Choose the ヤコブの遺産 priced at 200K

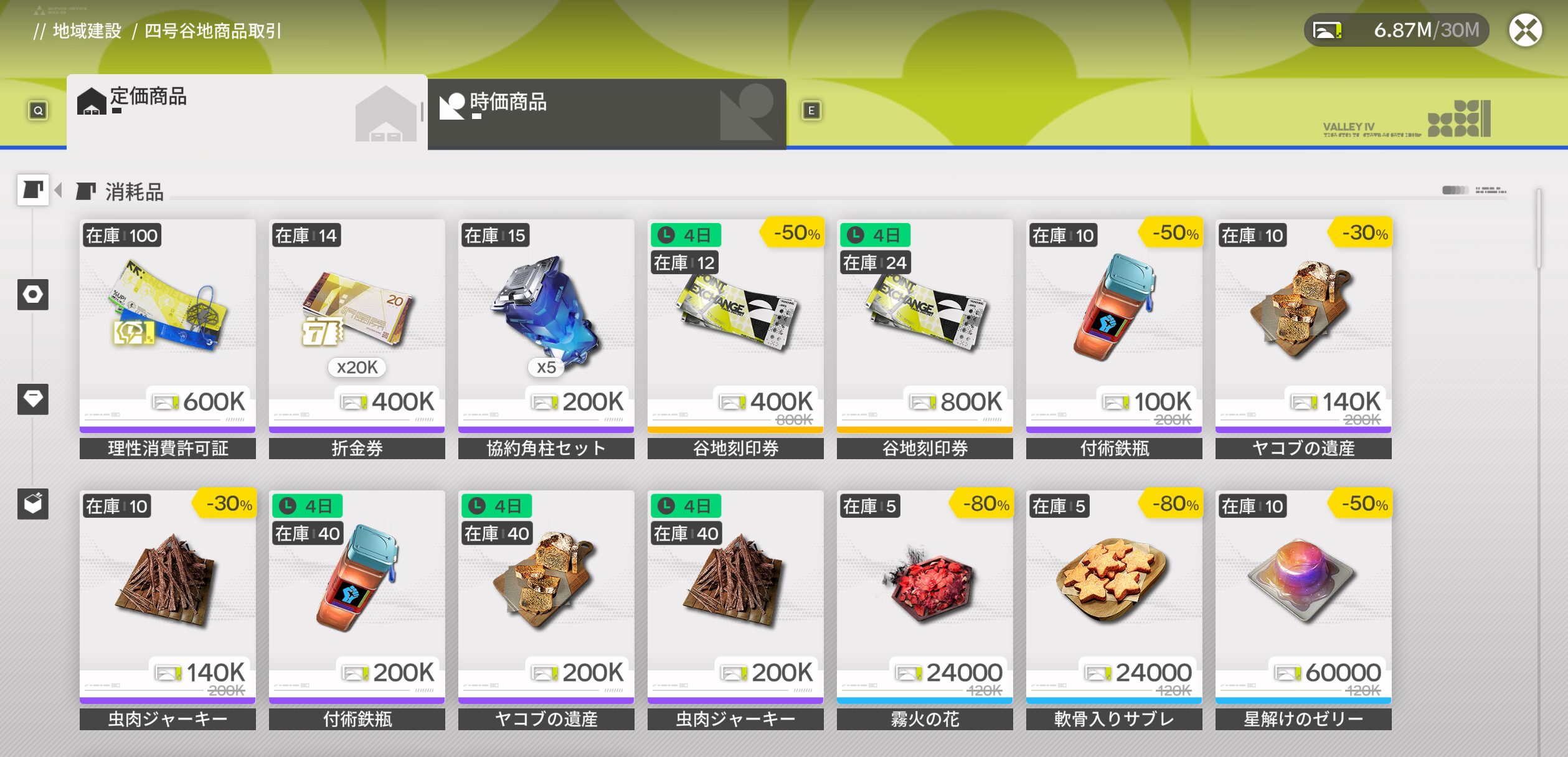[x=546, y=596]
